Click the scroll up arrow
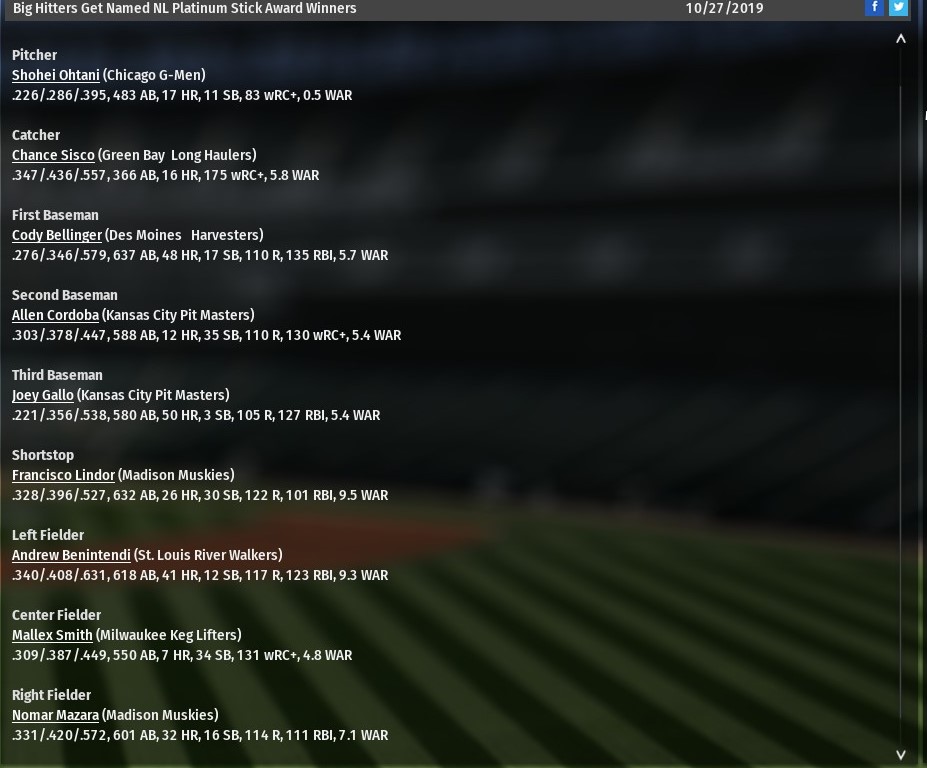The width and height of the screenshot is (927, 768). click(900, 39)
